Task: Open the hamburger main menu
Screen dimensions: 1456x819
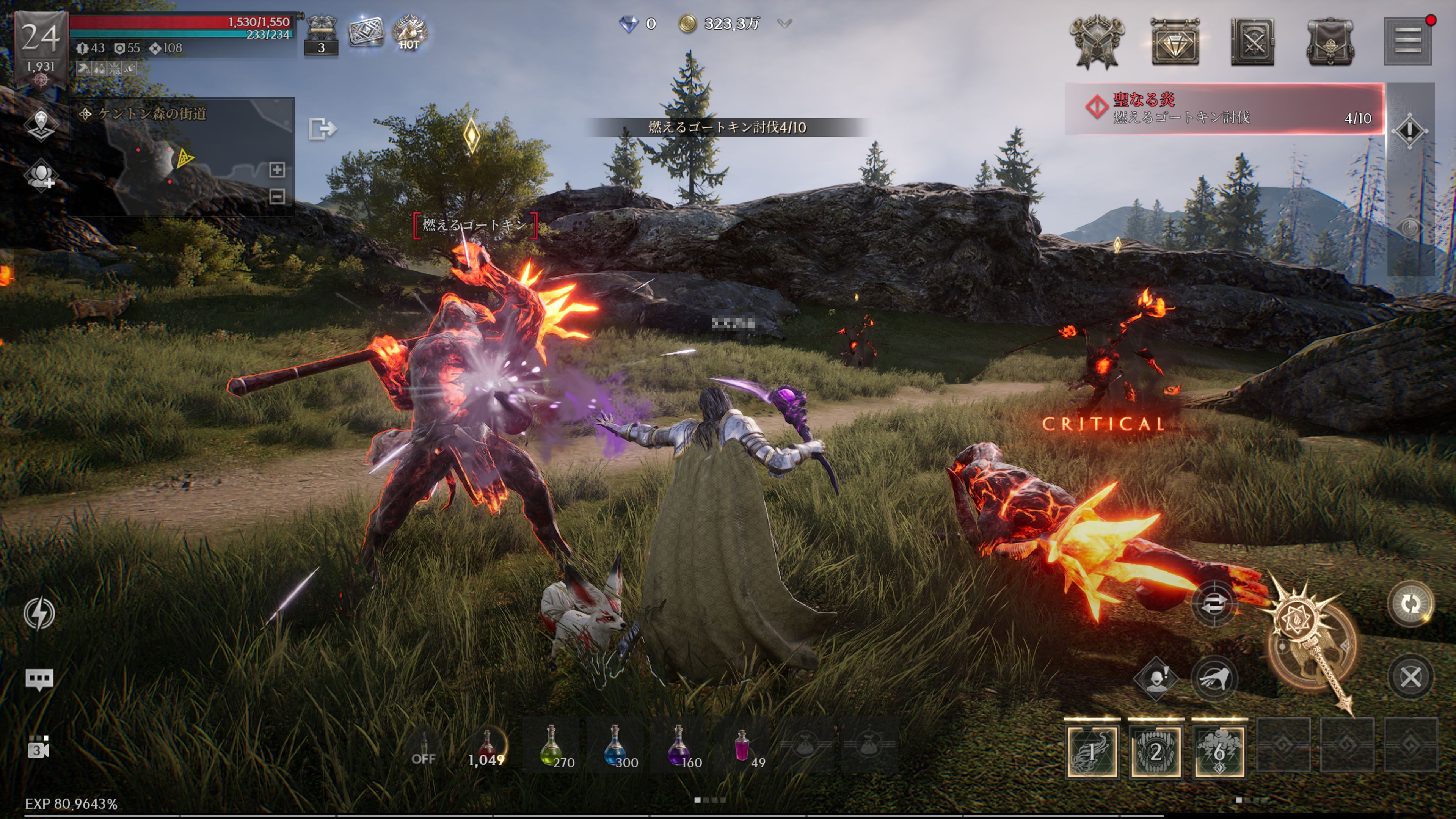Action: click(1407, 41)
